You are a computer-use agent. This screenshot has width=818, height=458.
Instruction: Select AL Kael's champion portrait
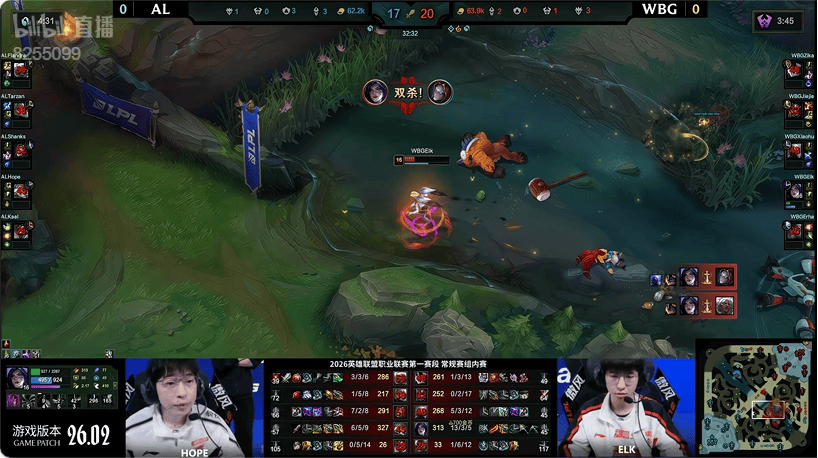(21, 231)
